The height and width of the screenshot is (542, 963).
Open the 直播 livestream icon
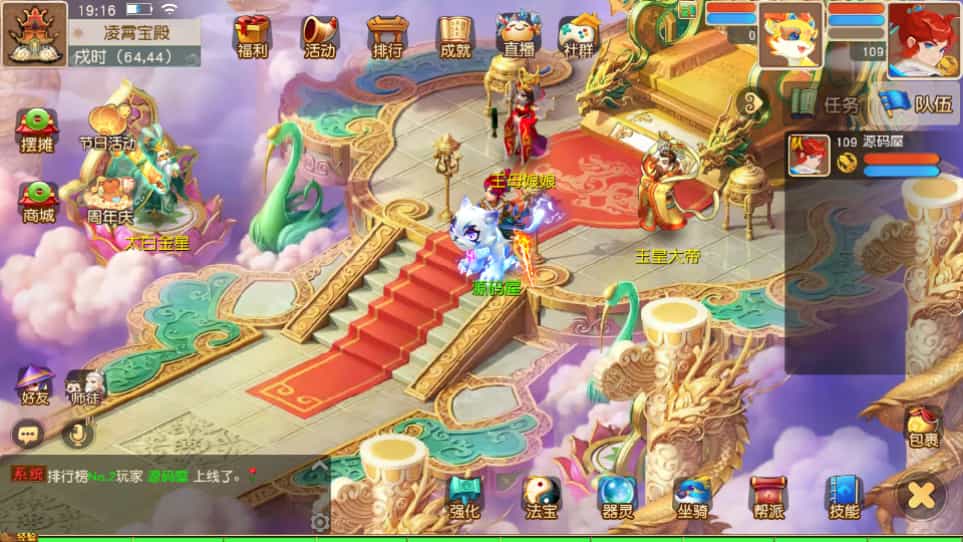pos(519,36)
